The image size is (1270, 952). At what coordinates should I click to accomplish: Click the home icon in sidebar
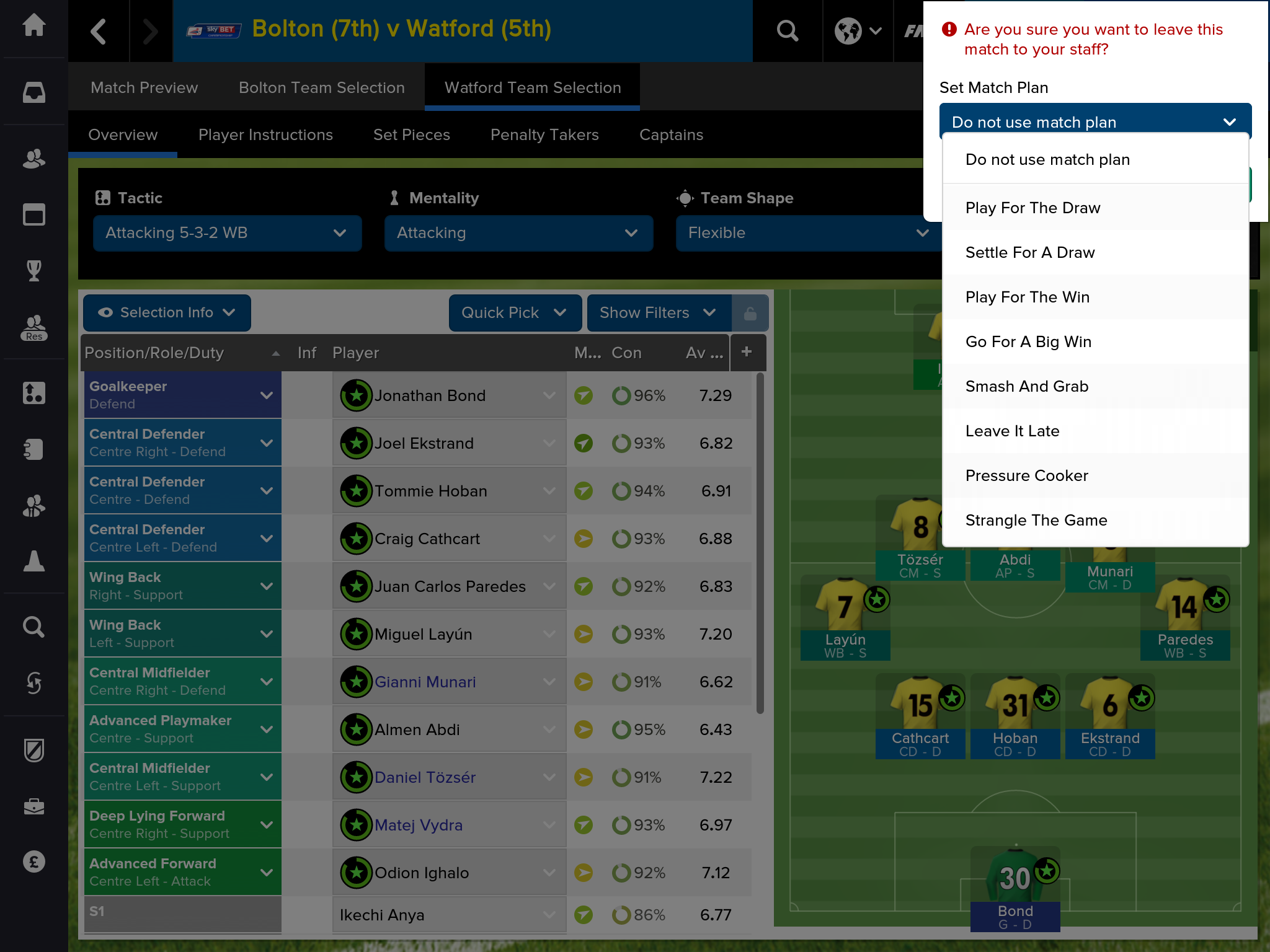34,26
